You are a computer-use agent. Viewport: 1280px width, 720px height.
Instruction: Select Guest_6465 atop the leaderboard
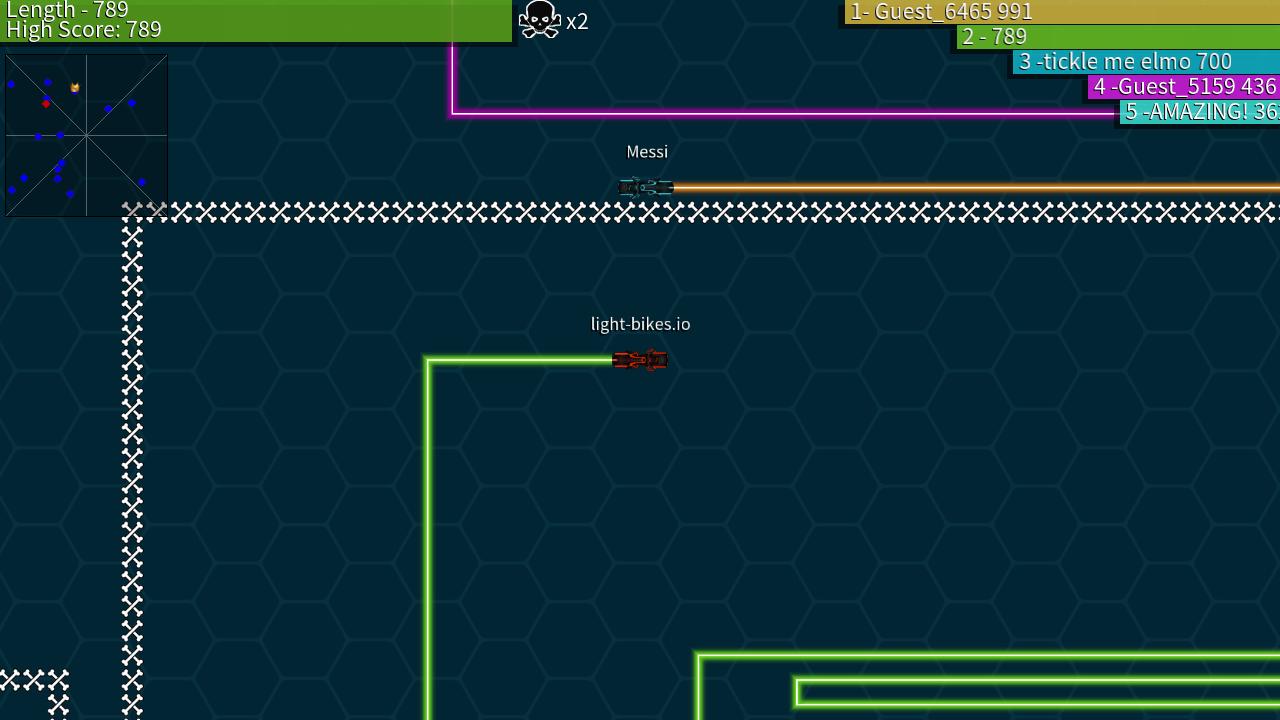(x=938, y=12)
